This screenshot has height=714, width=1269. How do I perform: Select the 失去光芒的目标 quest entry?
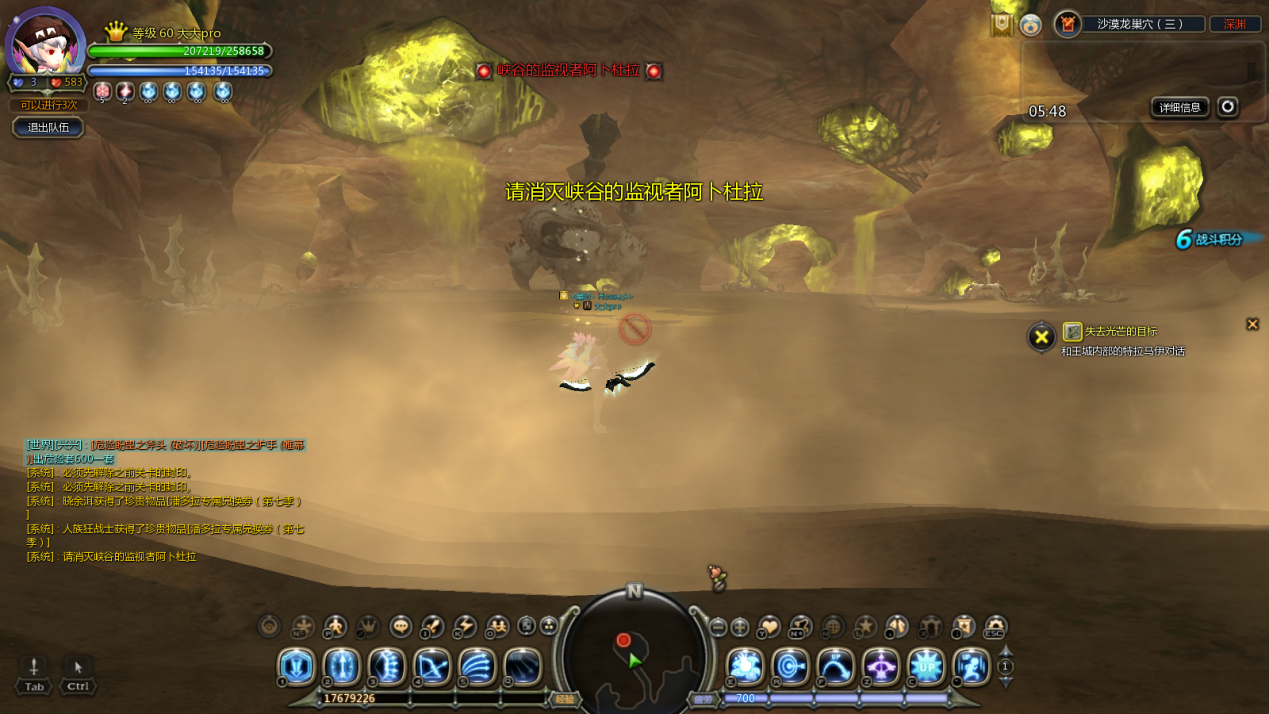pos(1120,331)
